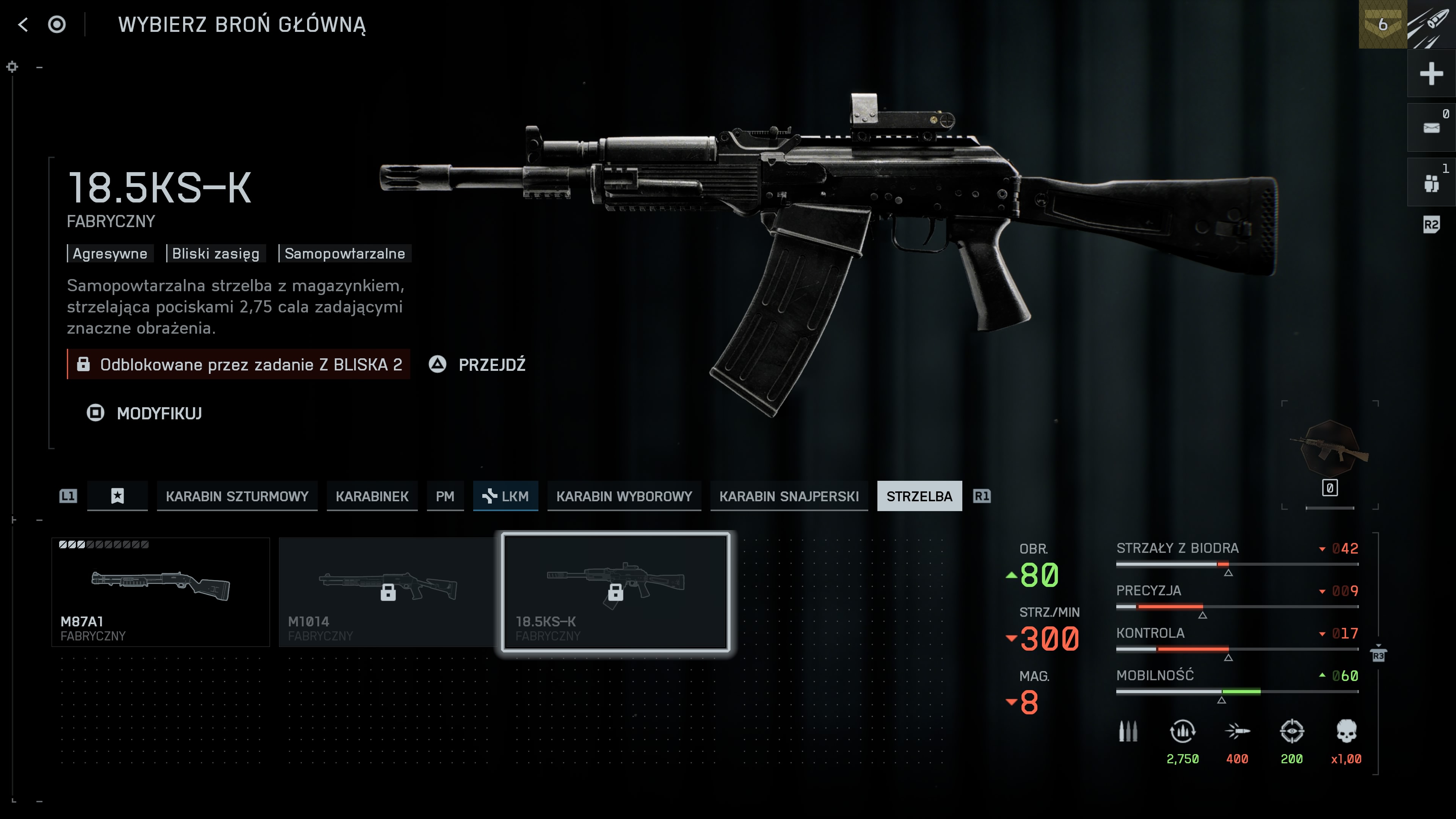Click the rank 6 player badge
This screenshot has width=1456, height=819.
pos(1382,24)
